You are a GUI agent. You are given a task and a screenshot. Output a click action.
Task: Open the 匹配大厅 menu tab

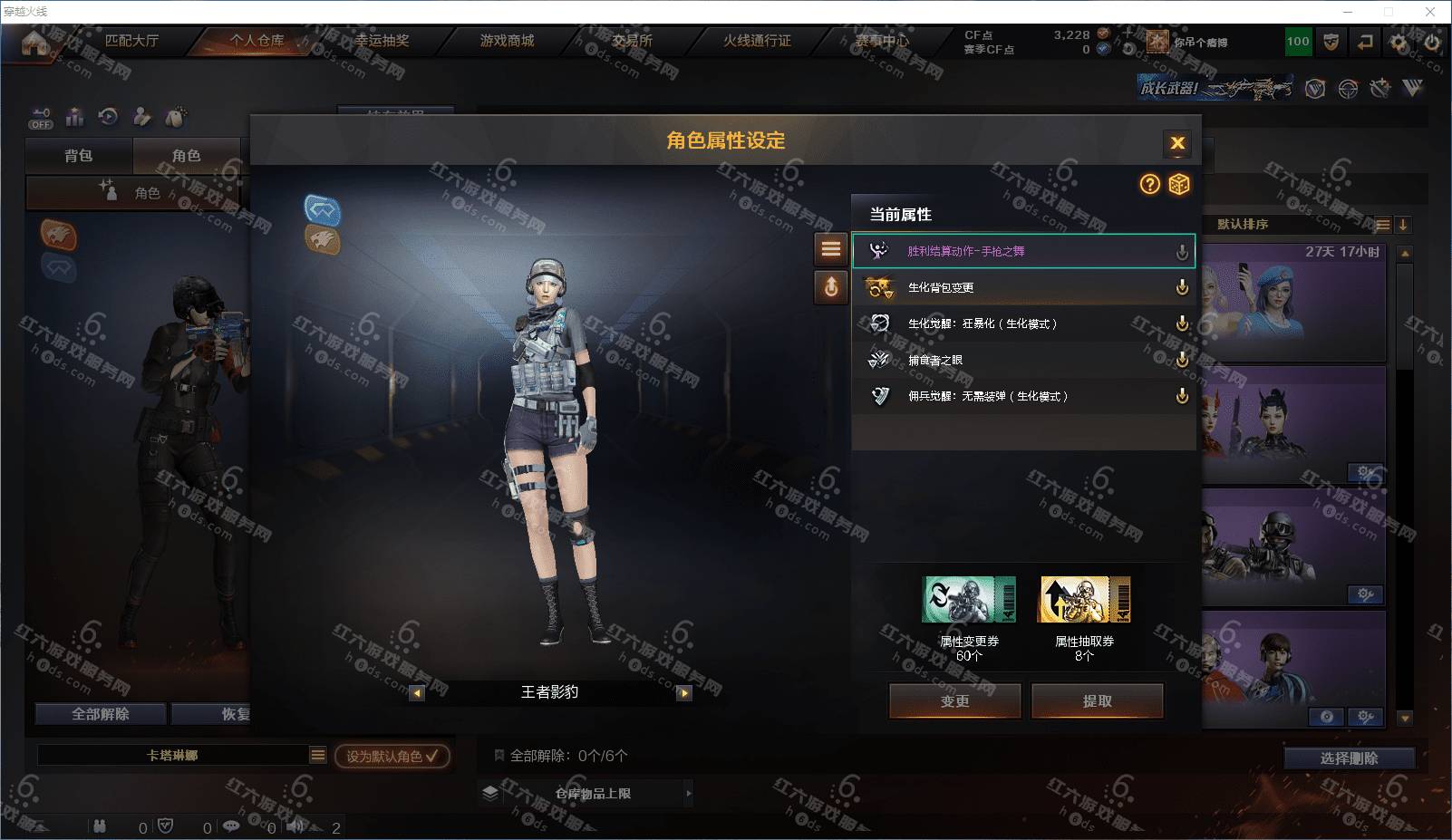(x=131, y=41)
